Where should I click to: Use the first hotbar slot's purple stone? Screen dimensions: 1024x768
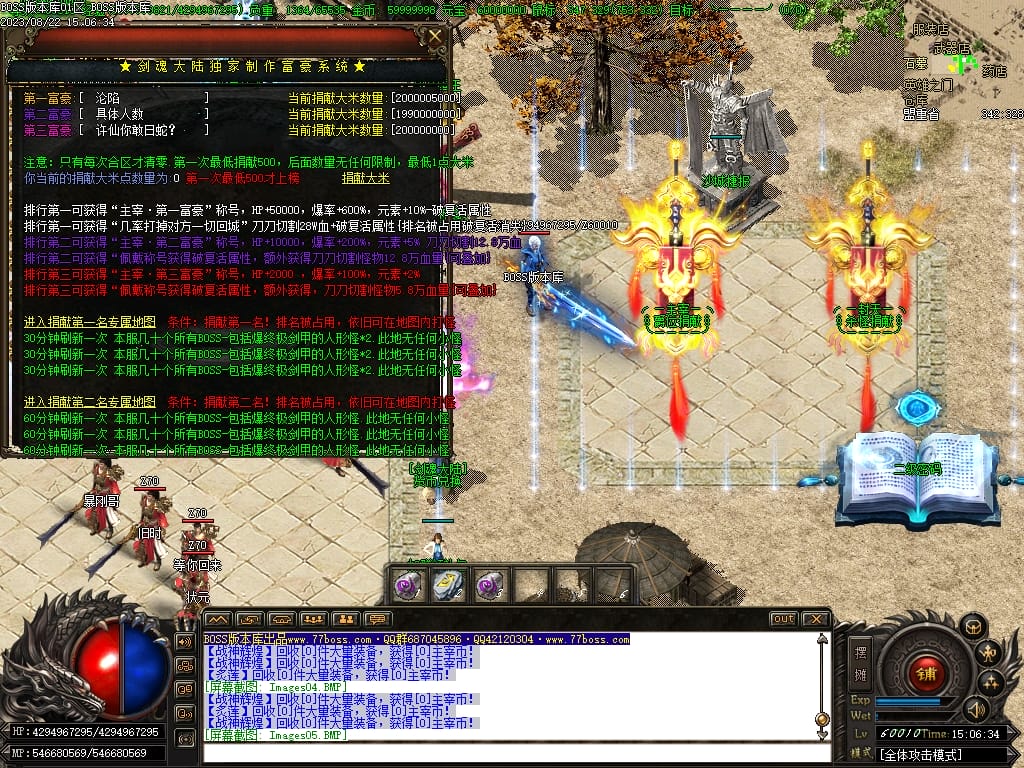(406, 586)
